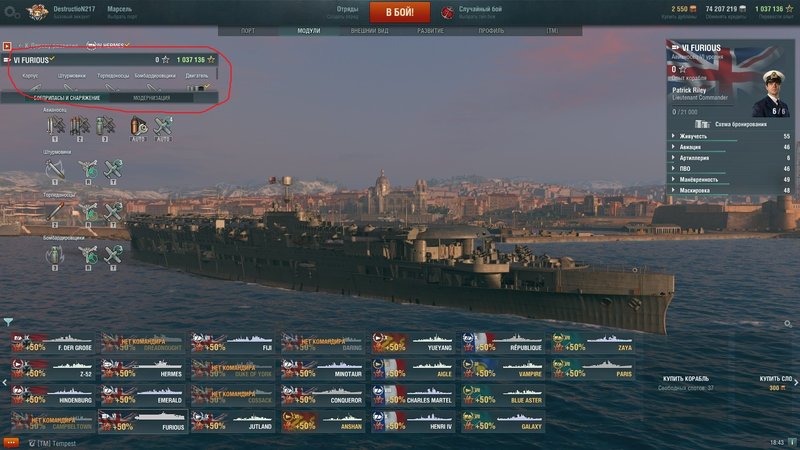Go to the РАЗВИТИЕ tab
The height and width of the screenshot is (450, 800).
pyautogui.click(x=430, y=31)
